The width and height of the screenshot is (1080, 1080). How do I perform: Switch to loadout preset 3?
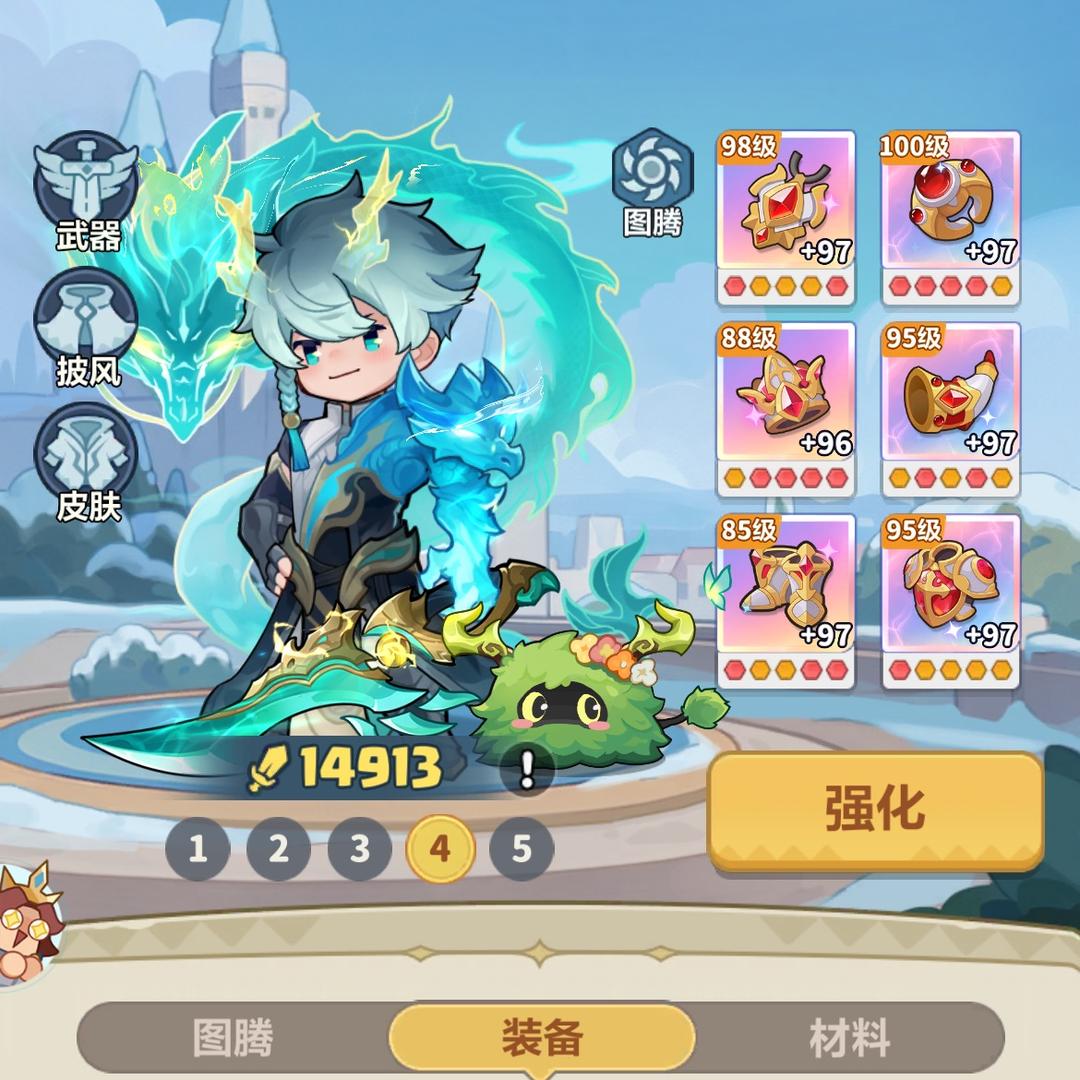(360, 849)
